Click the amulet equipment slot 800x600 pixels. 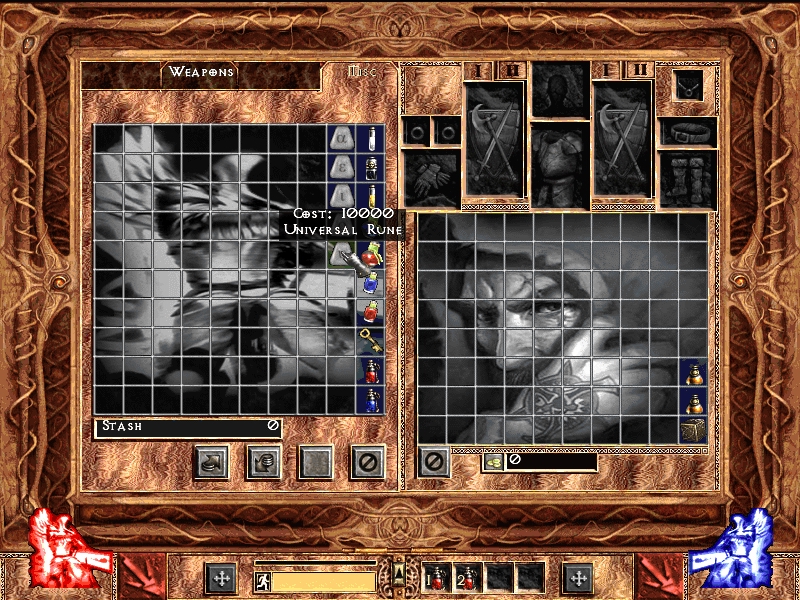687,86
